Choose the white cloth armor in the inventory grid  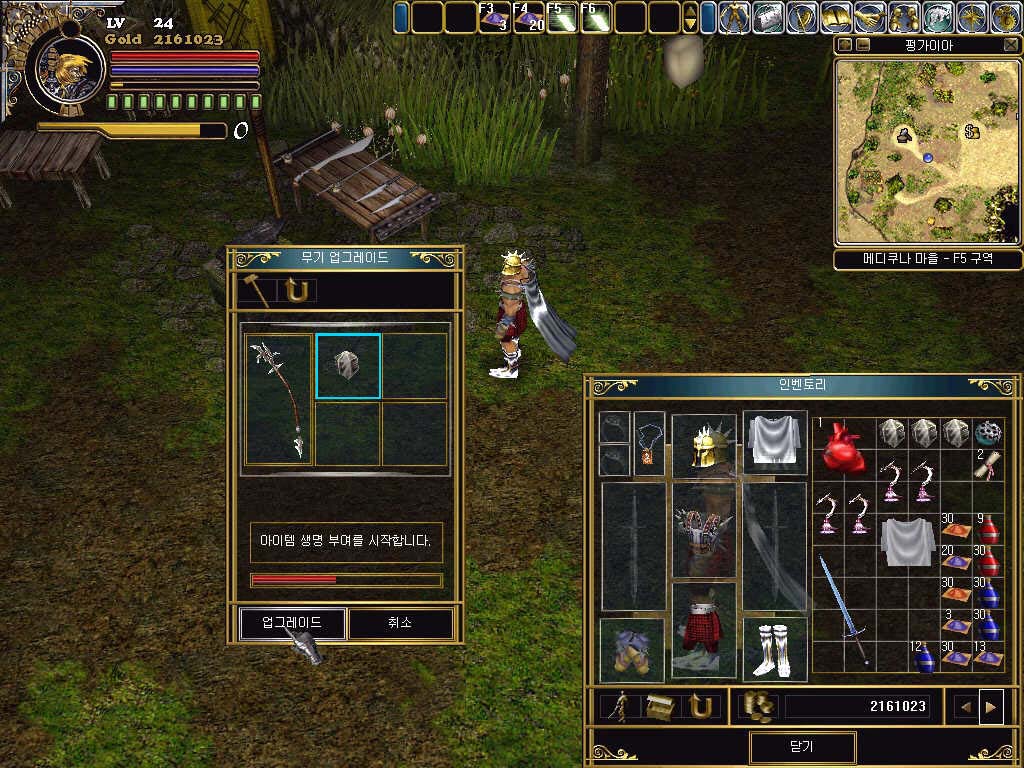click(907, 541)
